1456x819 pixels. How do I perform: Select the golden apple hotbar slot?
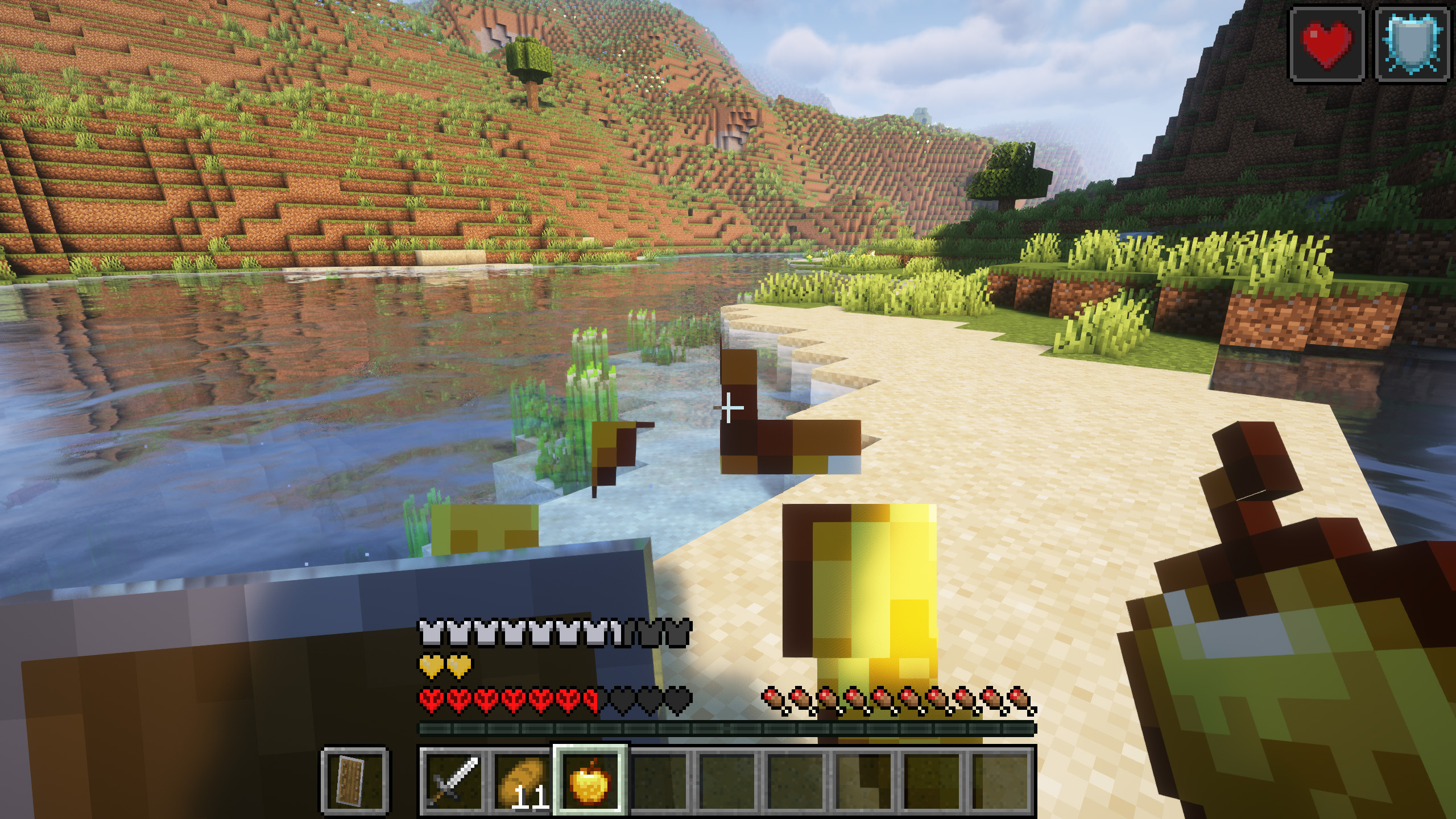[x=590, y=780]
